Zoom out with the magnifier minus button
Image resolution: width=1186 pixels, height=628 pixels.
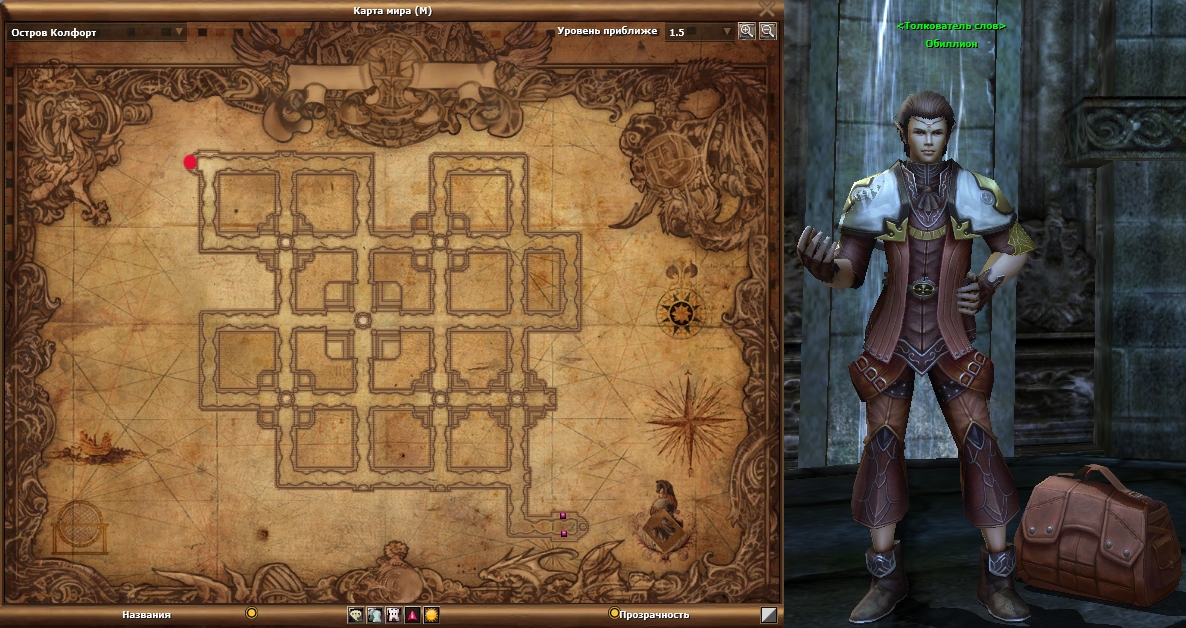pyautogui.click(x=767, y=31)
